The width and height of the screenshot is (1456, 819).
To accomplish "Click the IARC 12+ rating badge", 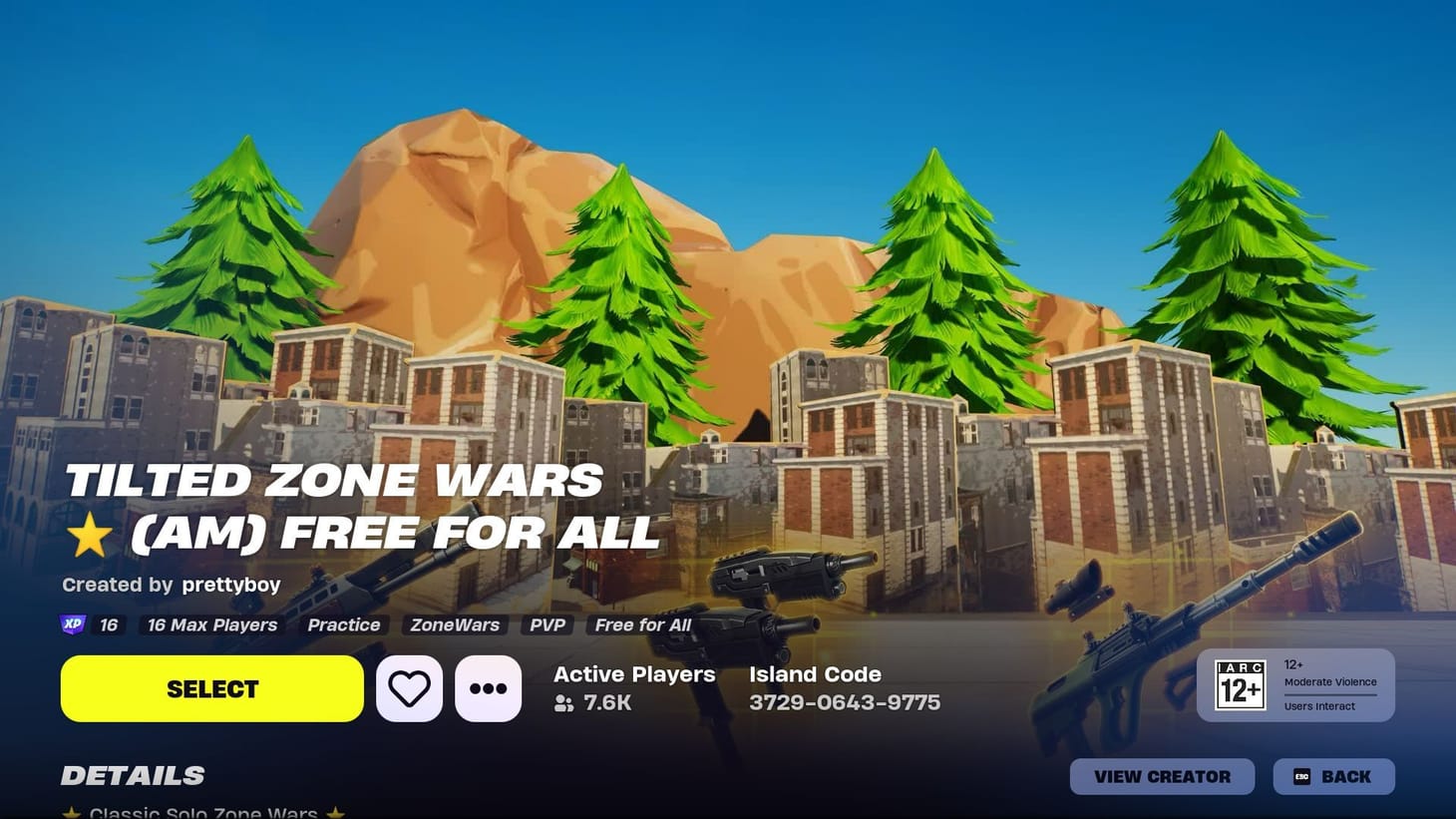I will (x=1240, y=685).
